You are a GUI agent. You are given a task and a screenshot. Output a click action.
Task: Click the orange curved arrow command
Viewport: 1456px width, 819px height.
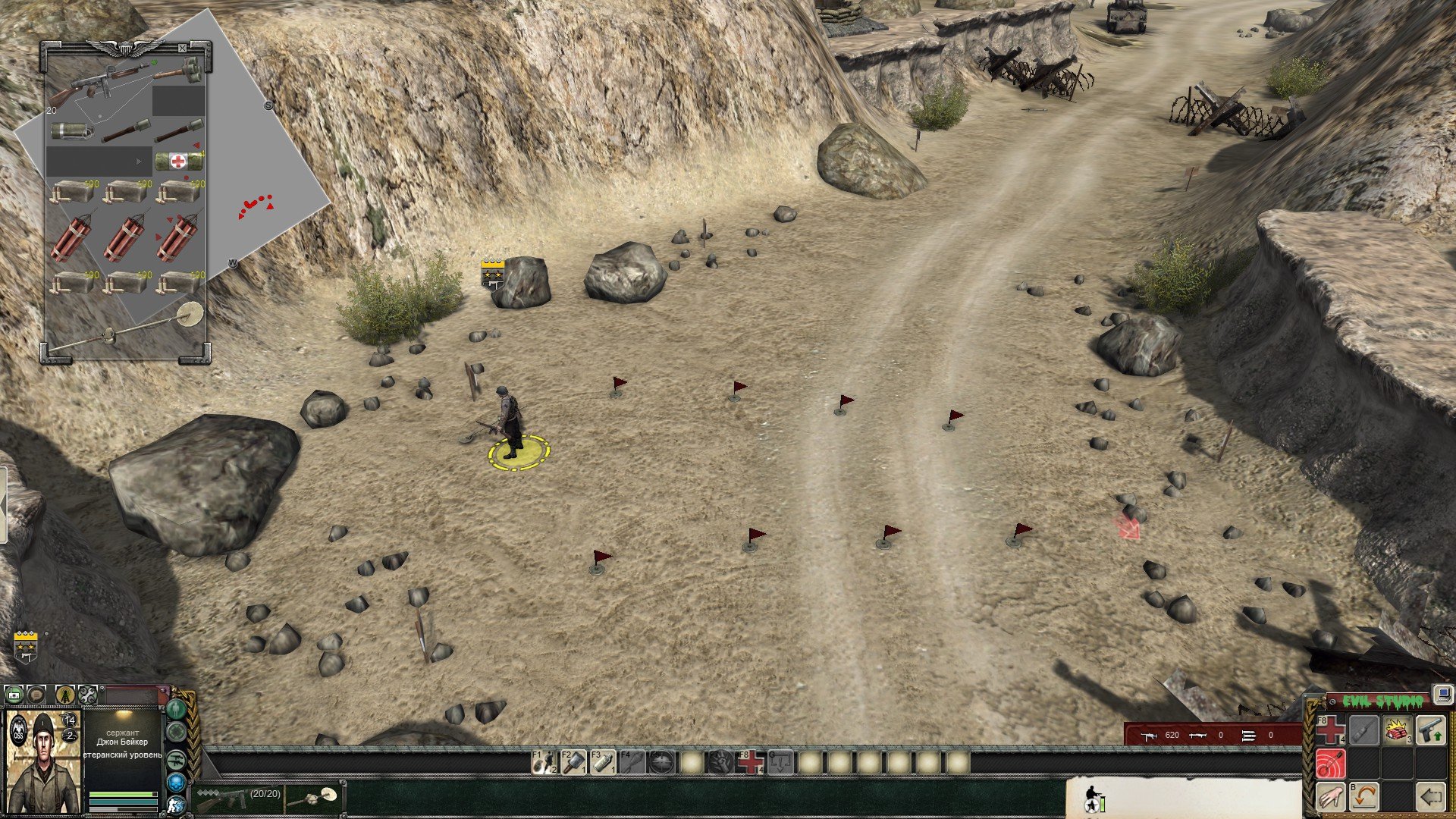coord(1363,797)
